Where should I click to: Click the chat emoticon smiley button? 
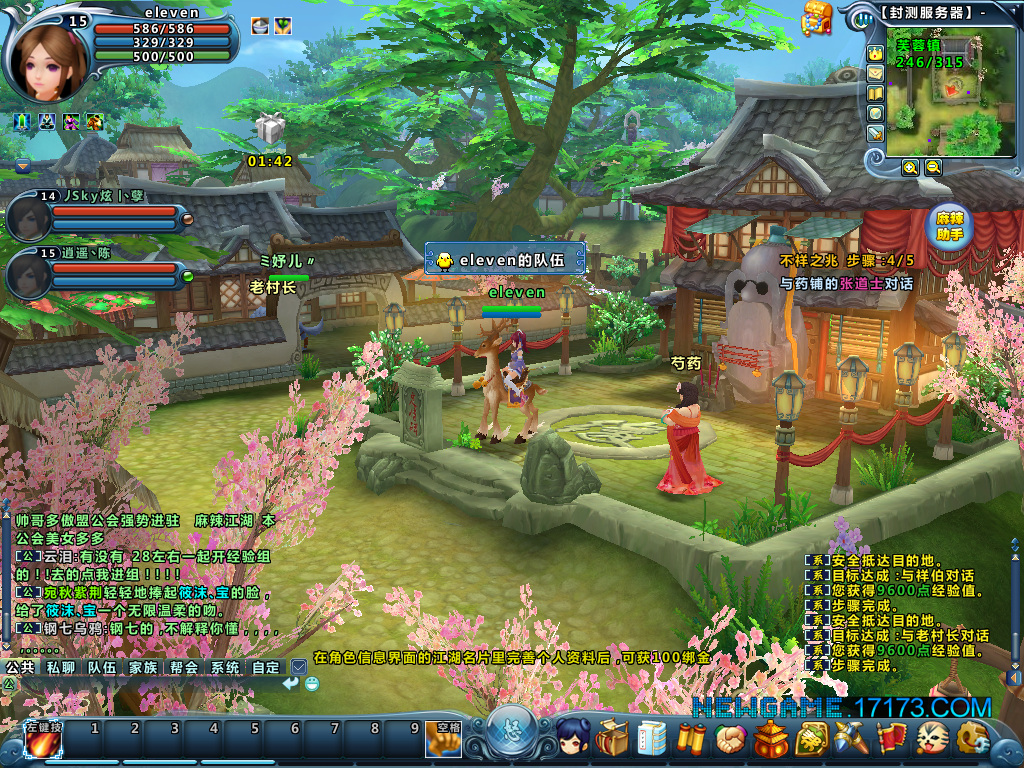pyautogui.click(x=313, y=684)
